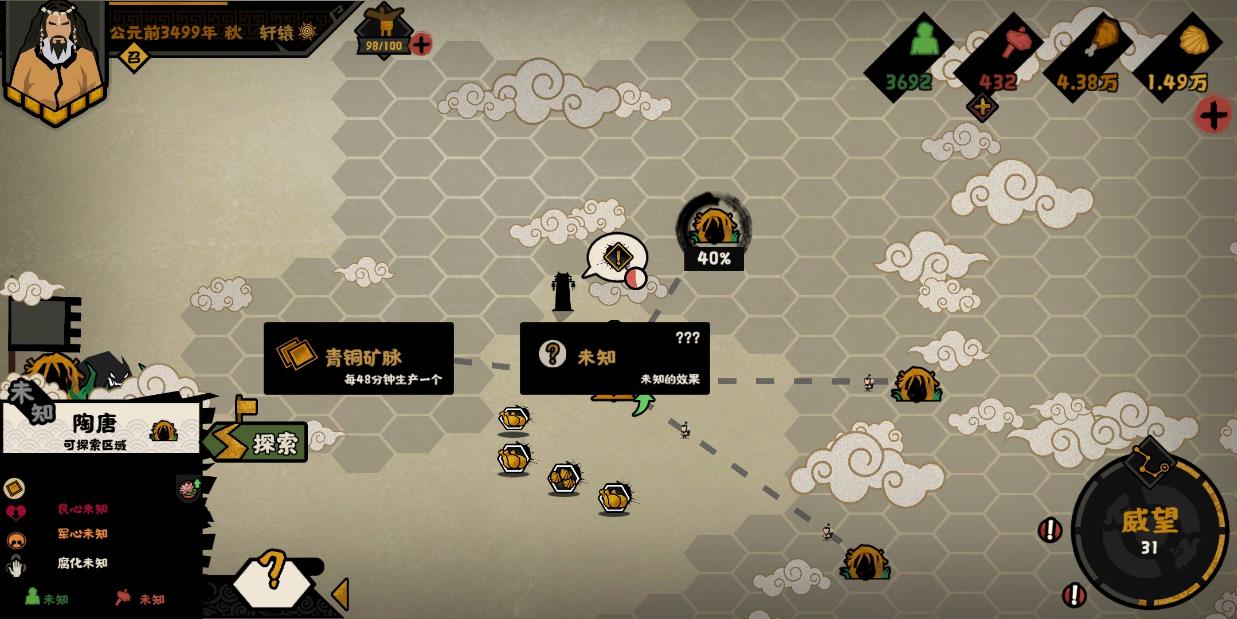This screenshot has height=619, width=1237.
Task: Click the lower red exclamation alert icon
Action: point(1074,595)
